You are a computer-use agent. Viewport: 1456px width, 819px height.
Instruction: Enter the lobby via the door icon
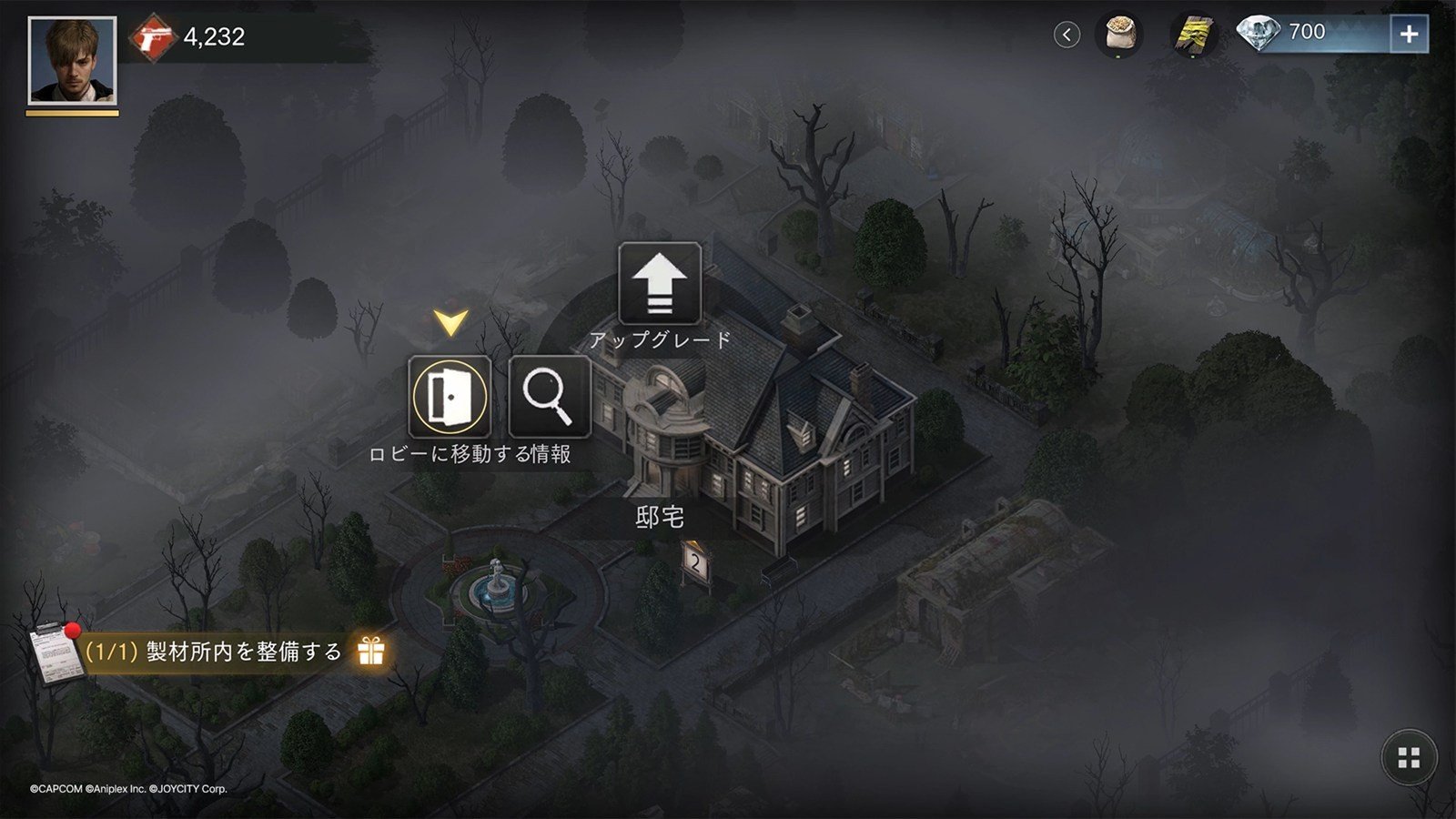coord(450,397)
